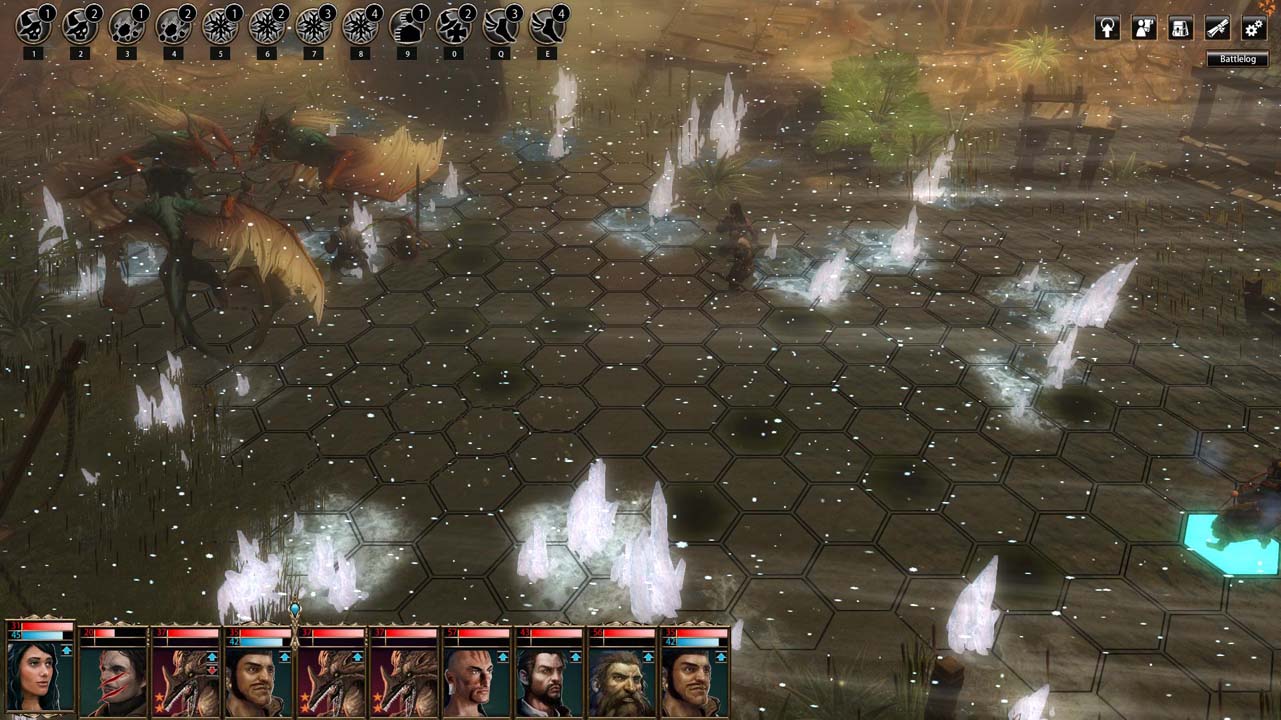Activate the skull hat ability on key 2
The height and width of the screenshot is (720, 1281).
pos(79,27)
